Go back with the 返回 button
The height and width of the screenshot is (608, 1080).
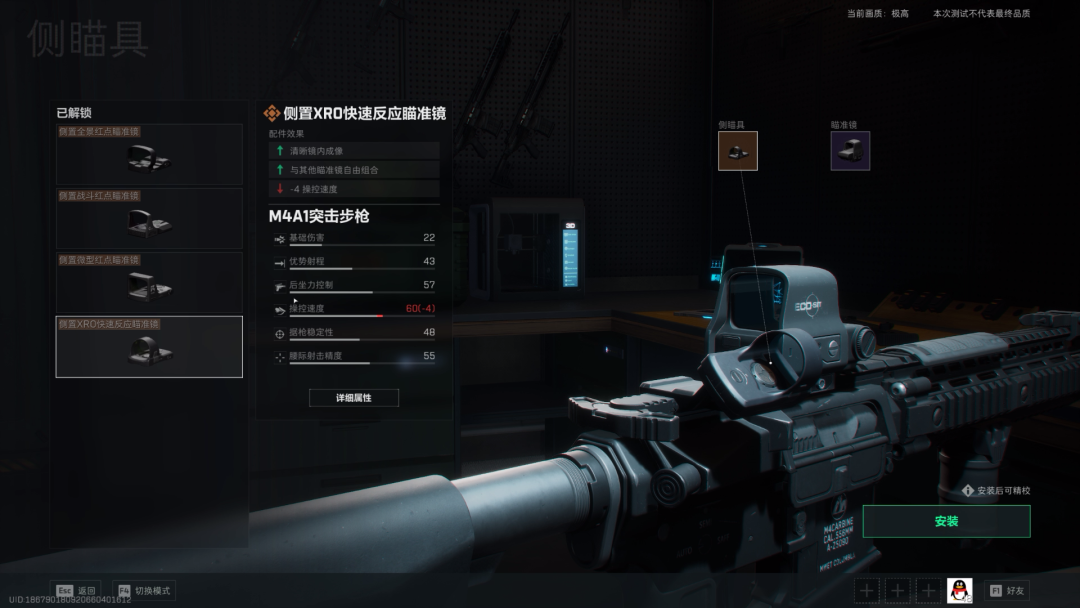pos(76,591)
